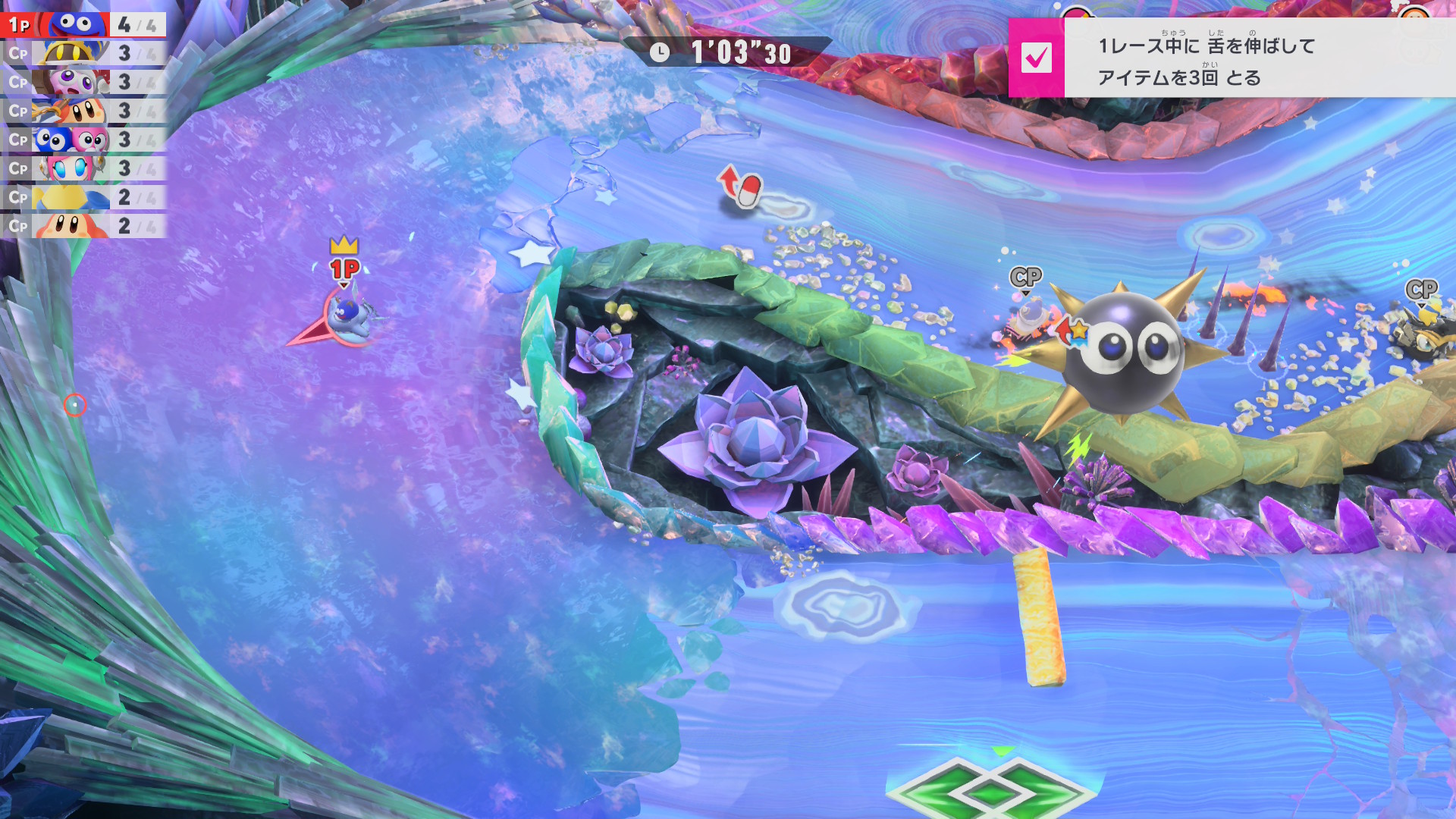Screen dimensions: 1456x819
Task: Choose Marx's CP ranking row
Action: pyautogui.click(x=83, y=83)
